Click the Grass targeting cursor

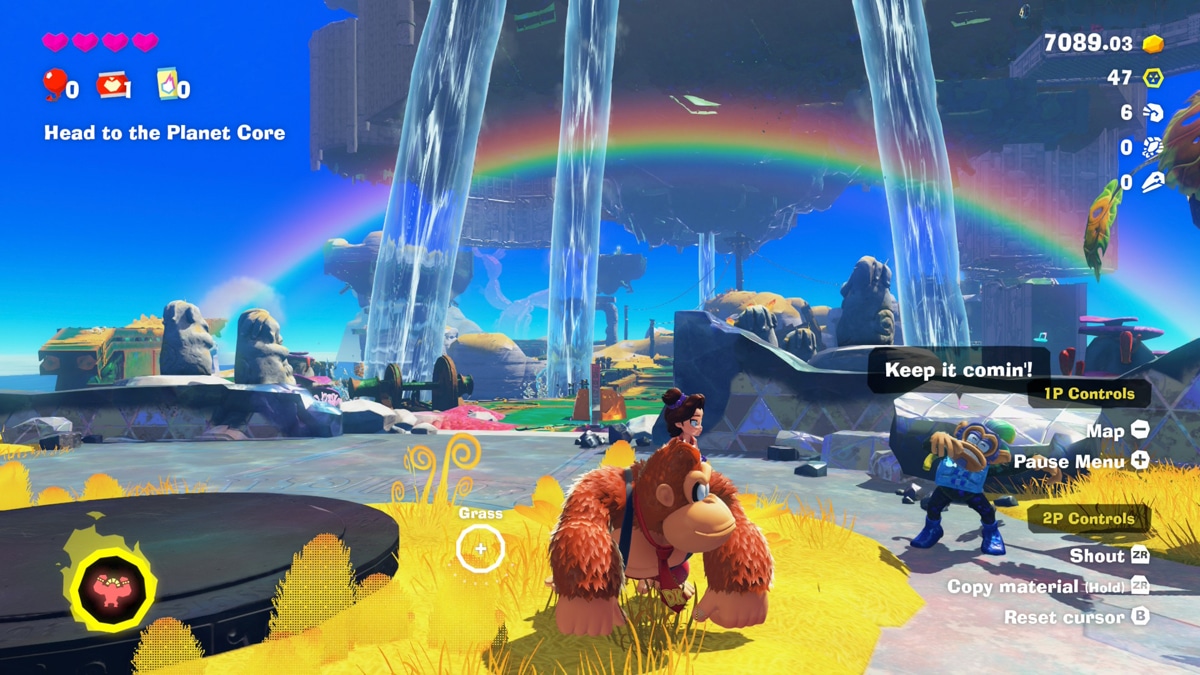tap(481, 548)
